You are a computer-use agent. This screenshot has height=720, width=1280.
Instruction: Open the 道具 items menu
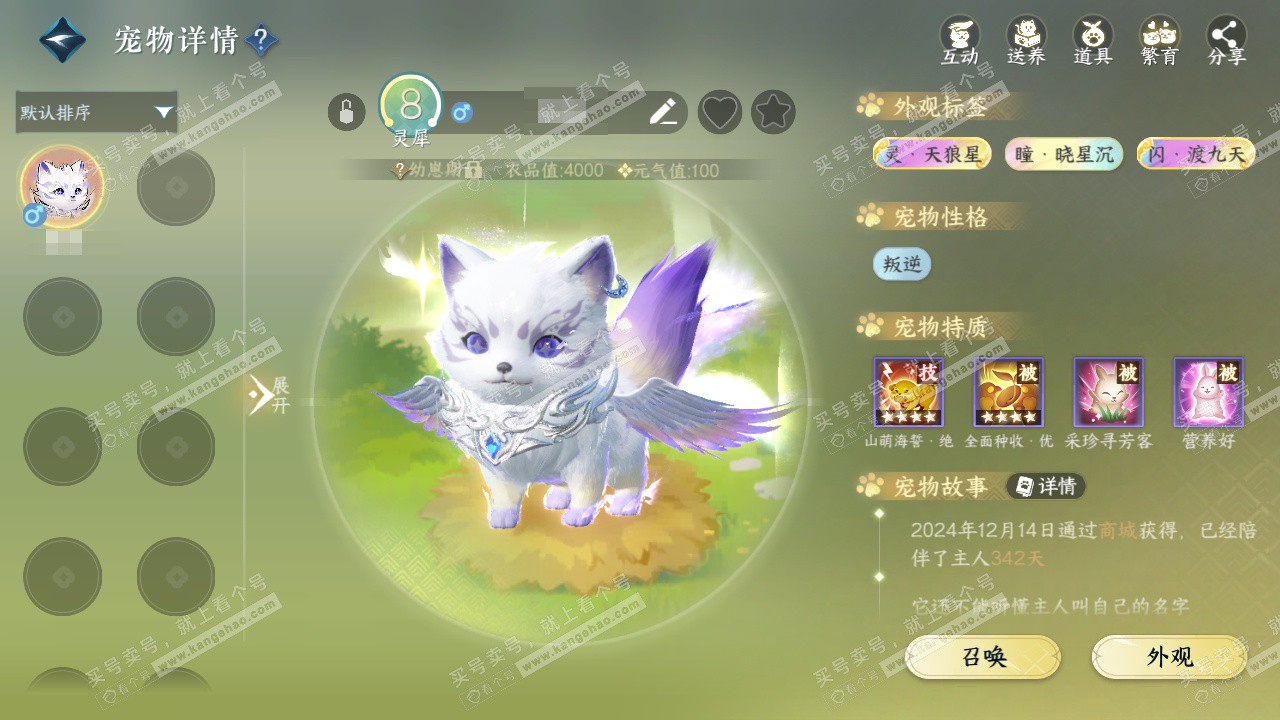click(1093, 41)
